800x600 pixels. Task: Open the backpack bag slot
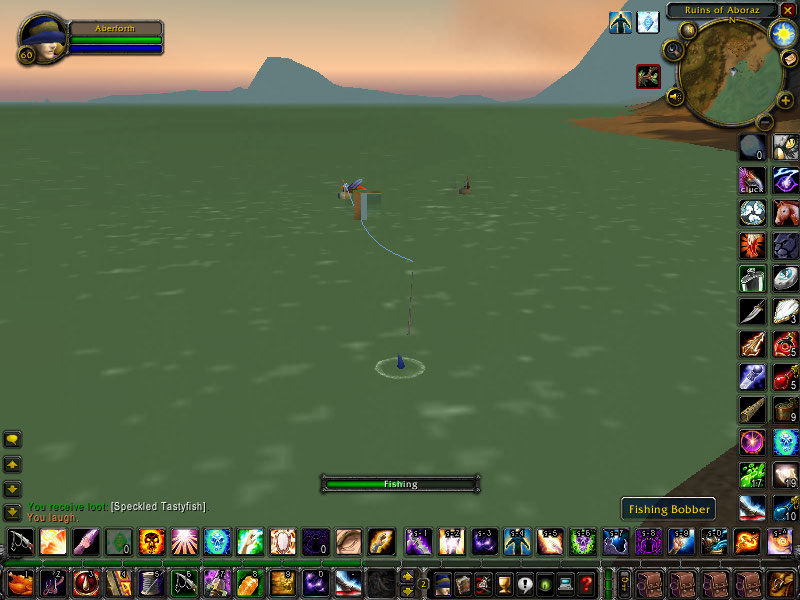click(x=783, y=583)
